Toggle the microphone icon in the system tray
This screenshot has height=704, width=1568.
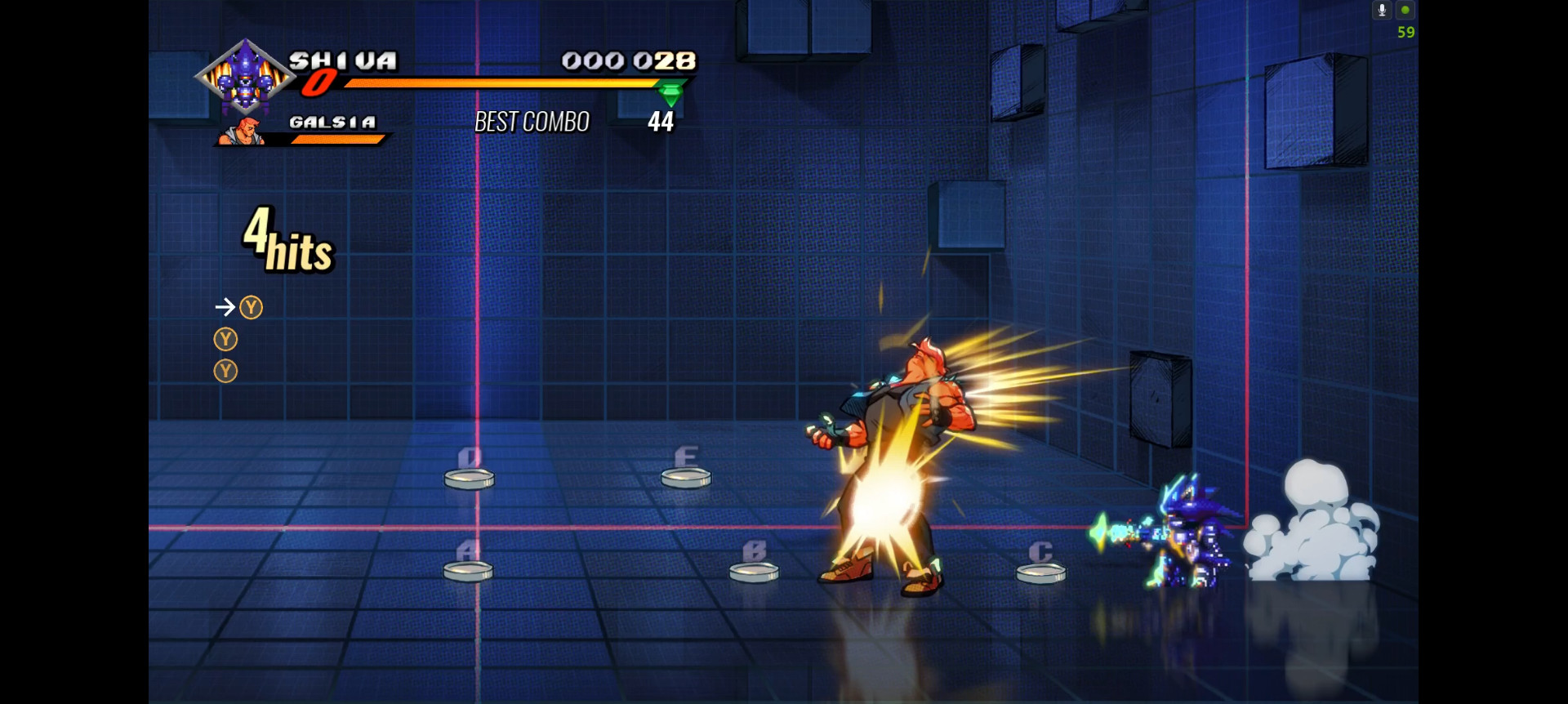pyautogui.click(x=1382, y=10)
